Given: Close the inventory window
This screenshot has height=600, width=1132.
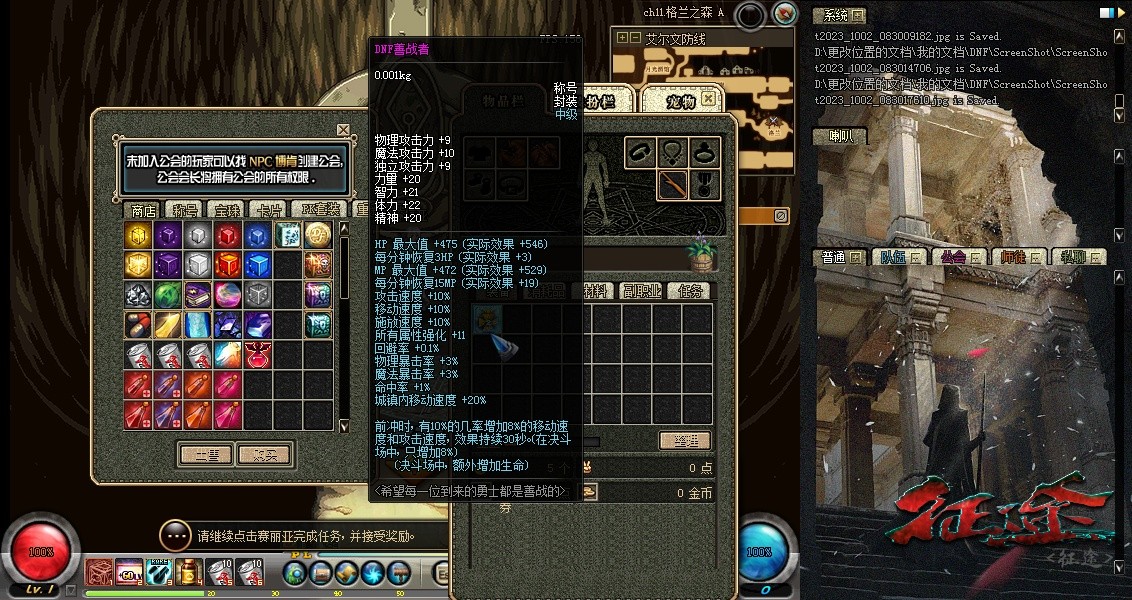Looking at the screenshot, I should (x=709, y=98).
